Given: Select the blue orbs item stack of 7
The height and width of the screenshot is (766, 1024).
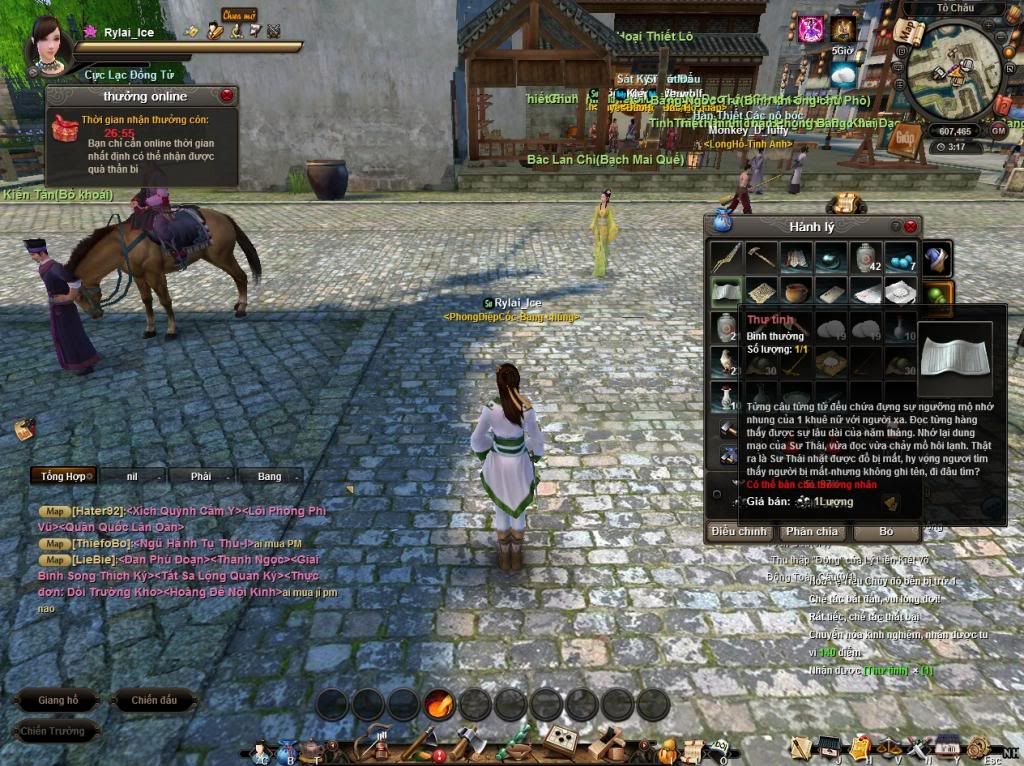Looking at the screenshot, I should [900, 258].
